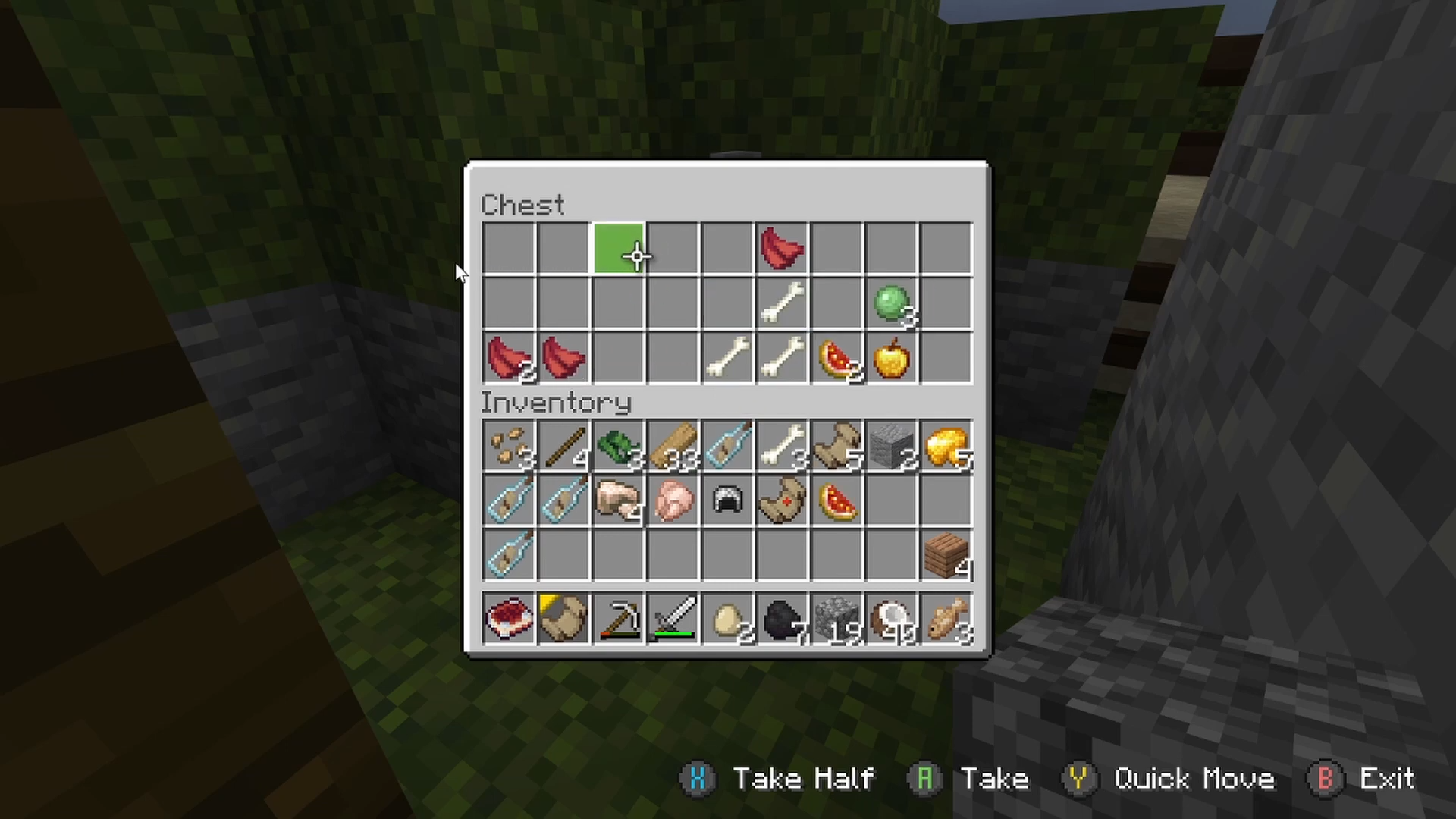Pick up the sticks stack of four
The image size is (1456, 819).
coord(563,446)
